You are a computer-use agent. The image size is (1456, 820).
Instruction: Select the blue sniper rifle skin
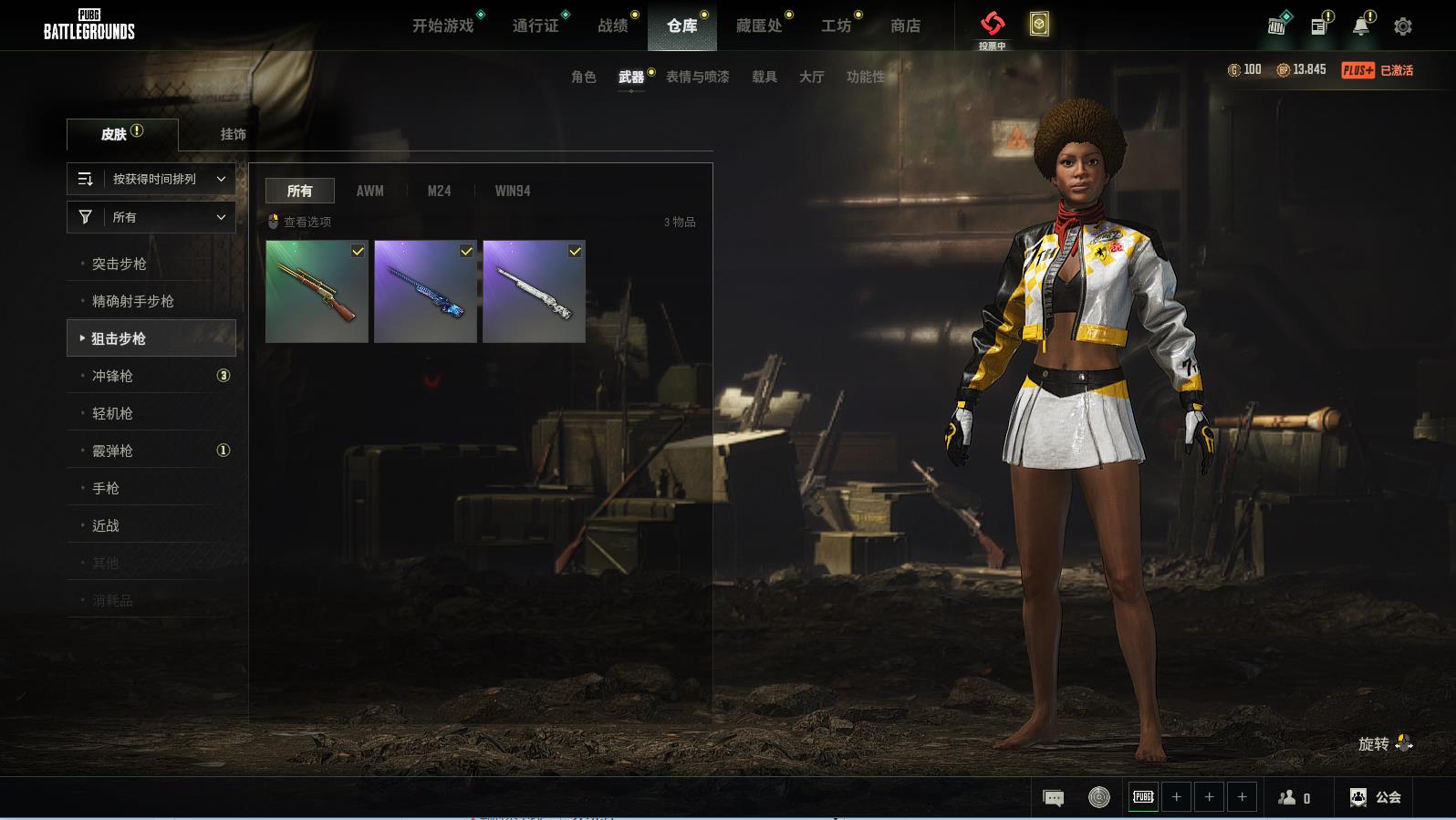tap(425, 292)
